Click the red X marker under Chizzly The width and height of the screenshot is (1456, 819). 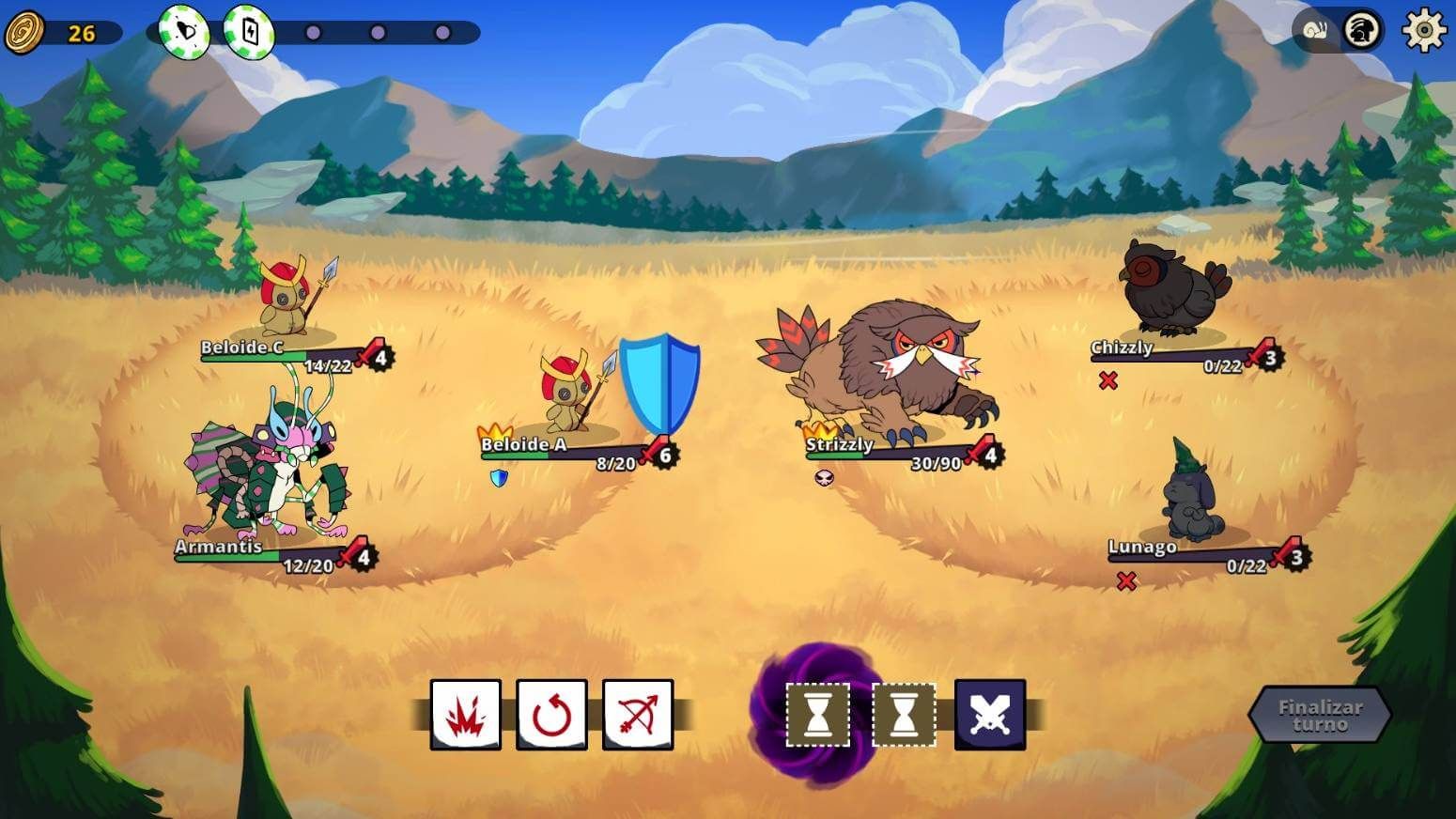[1108, 379]
